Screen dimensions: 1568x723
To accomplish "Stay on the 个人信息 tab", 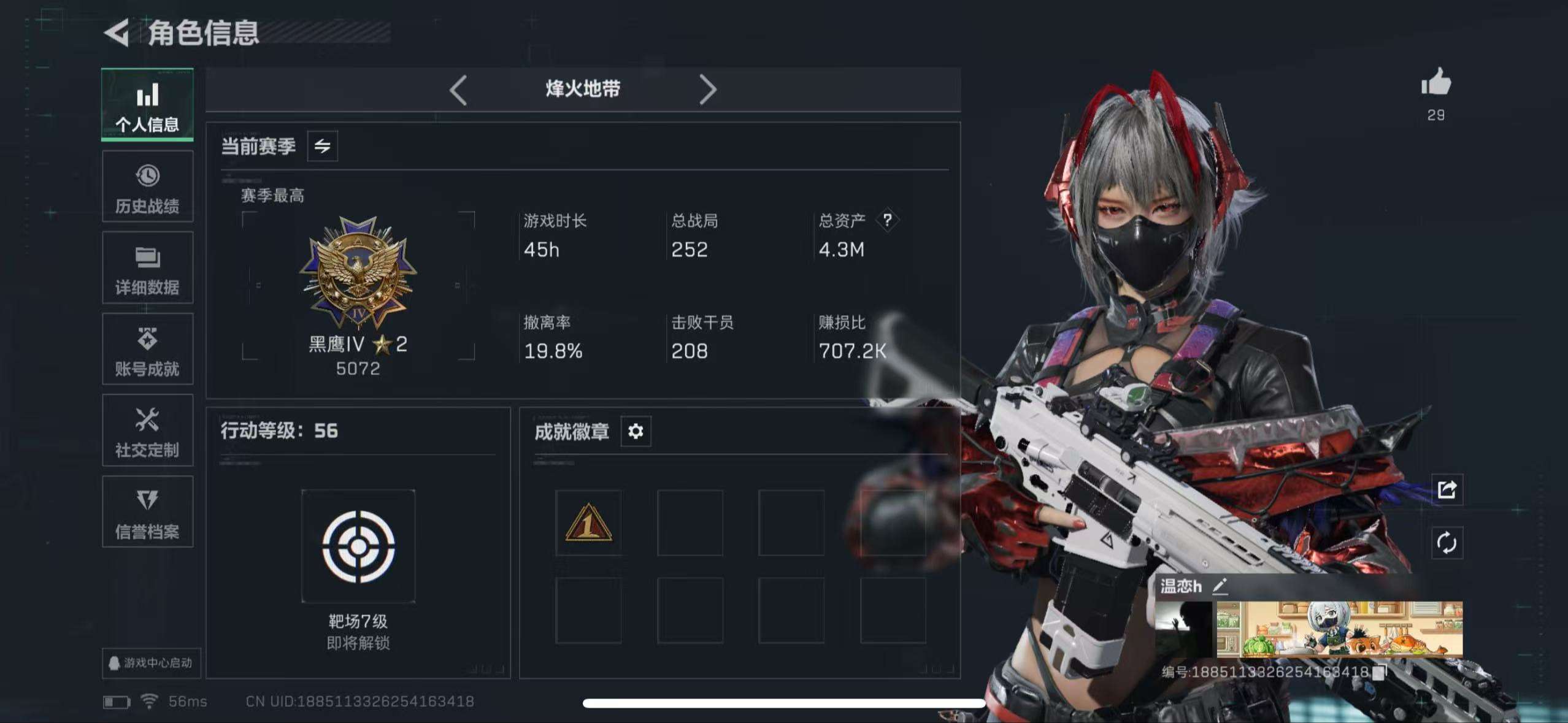I will click(147, 105).
